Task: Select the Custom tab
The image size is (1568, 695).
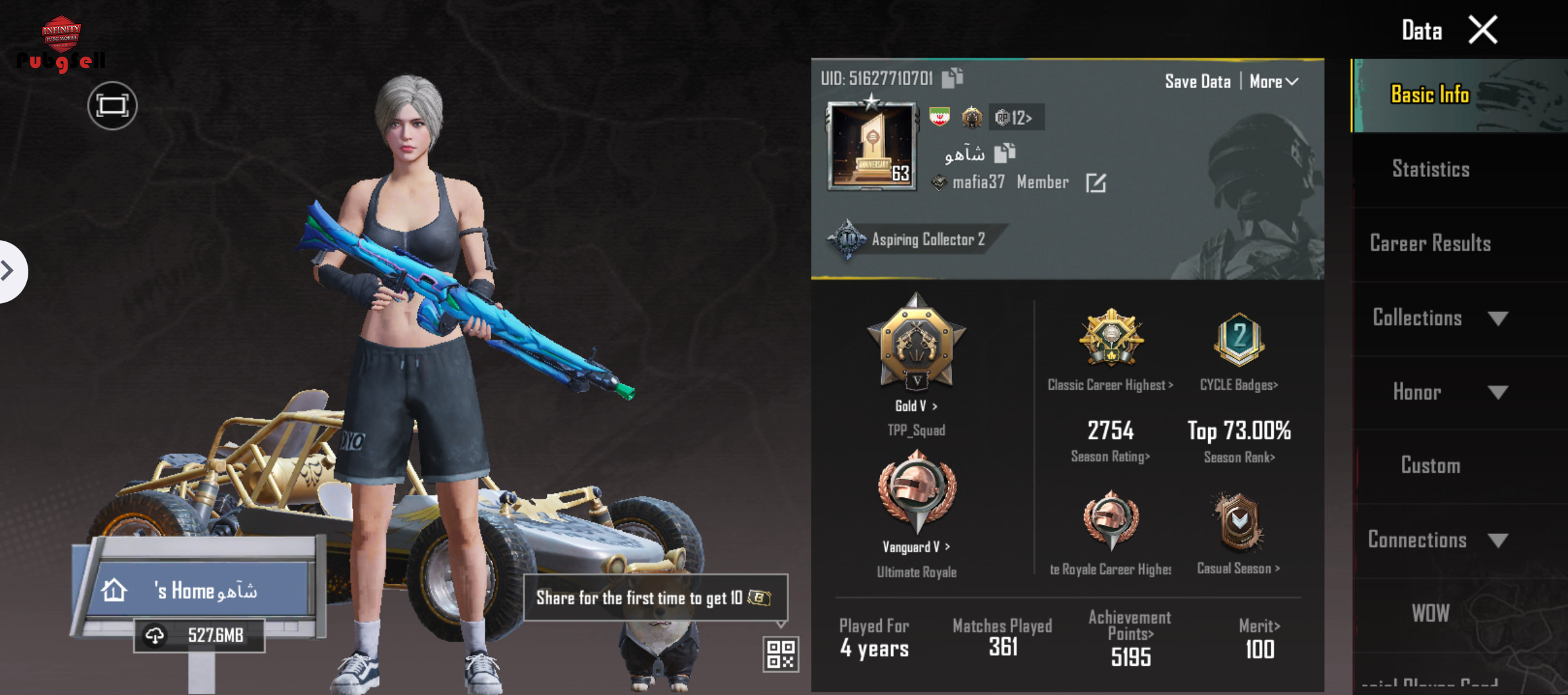Action: pyautogui.click(x=1430, y=465)
